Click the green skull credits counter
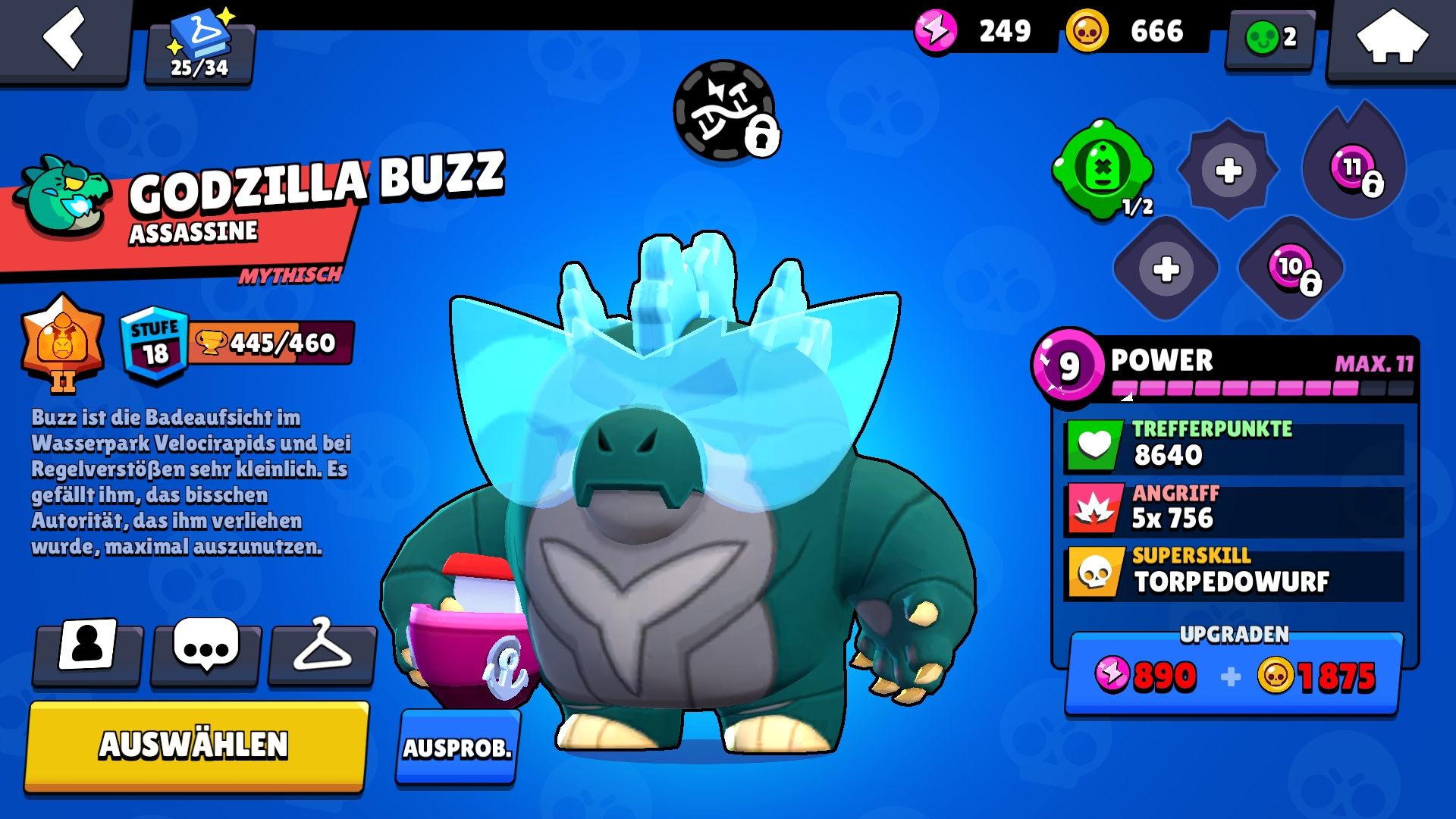 click(1271, 36)
